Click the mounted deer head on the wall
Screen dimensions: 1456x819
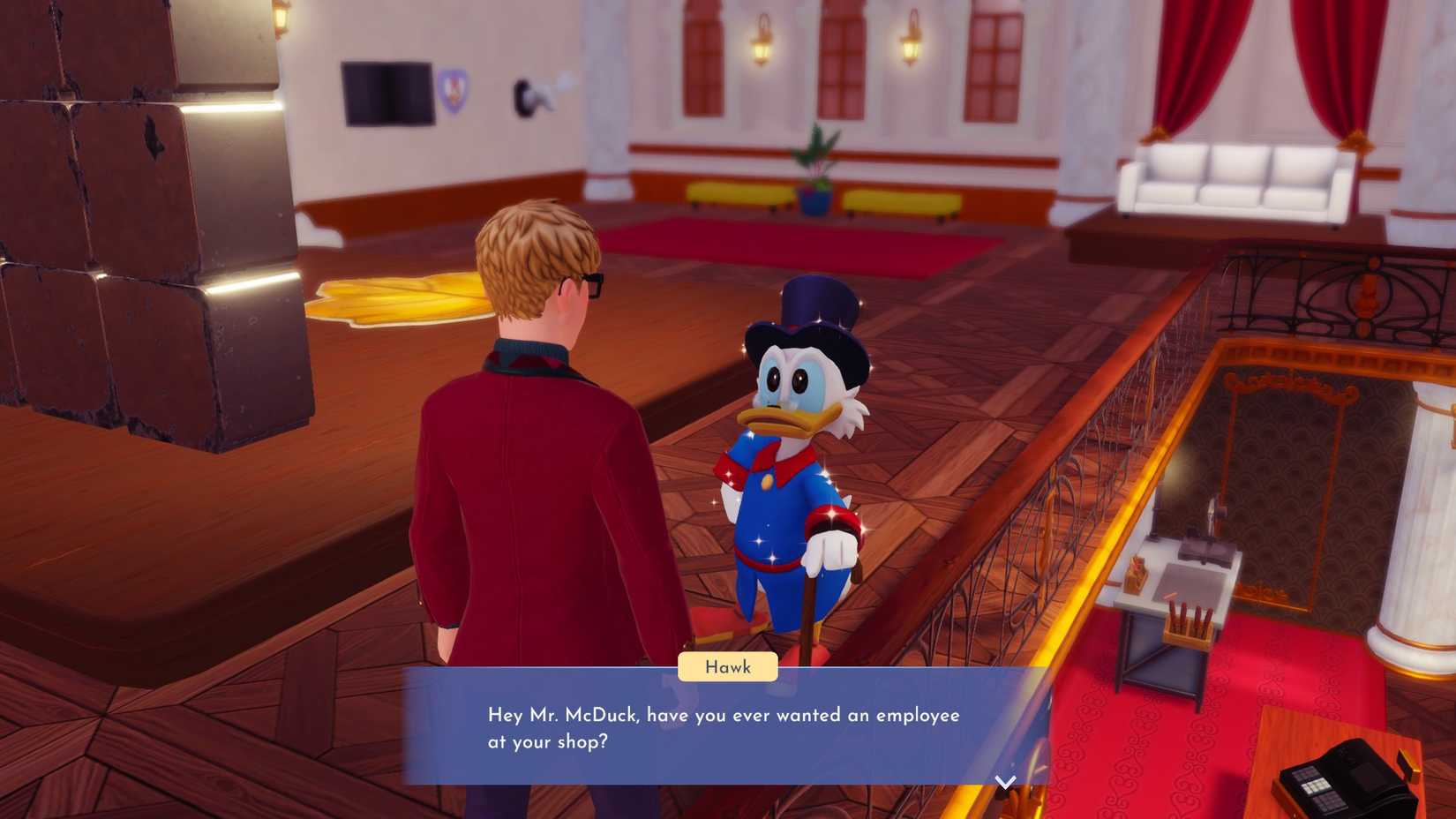coord(529,97)
